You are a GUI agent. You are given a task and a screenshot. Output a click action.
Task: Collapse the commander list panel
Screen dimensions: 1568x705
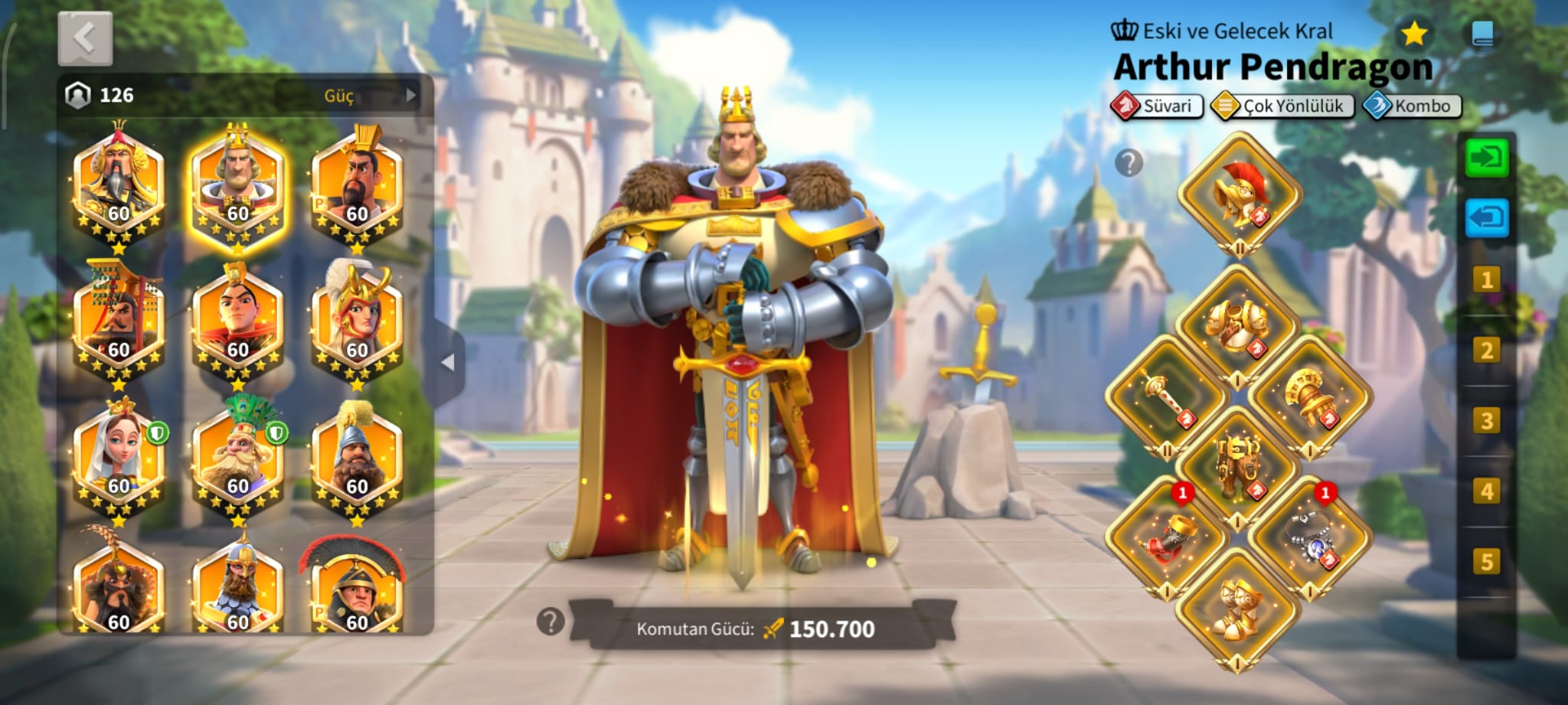click(x=449, y=362)
